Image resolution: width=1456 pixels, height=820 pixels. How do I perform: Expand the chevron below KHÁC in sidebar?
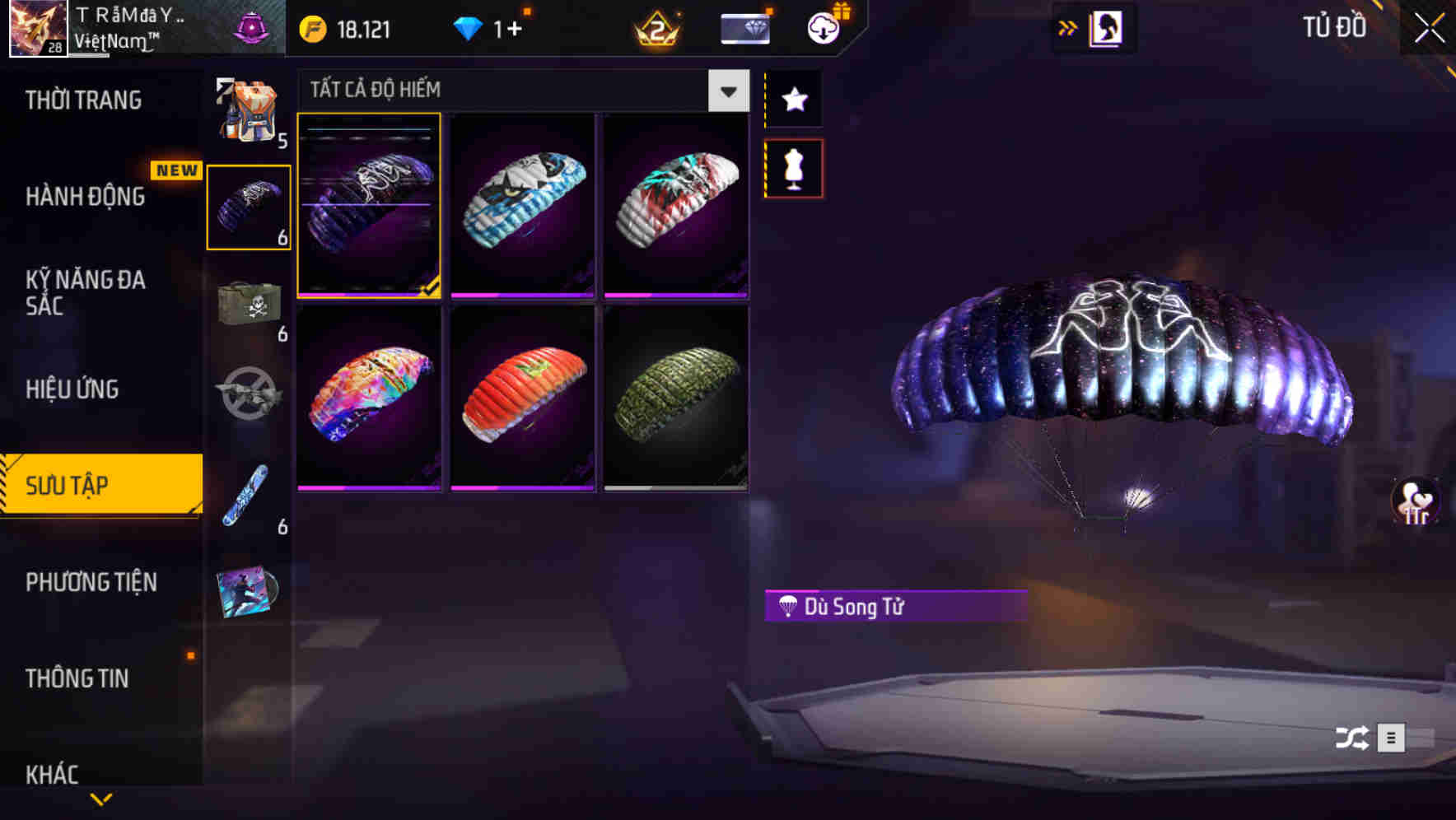coord(101,800)
